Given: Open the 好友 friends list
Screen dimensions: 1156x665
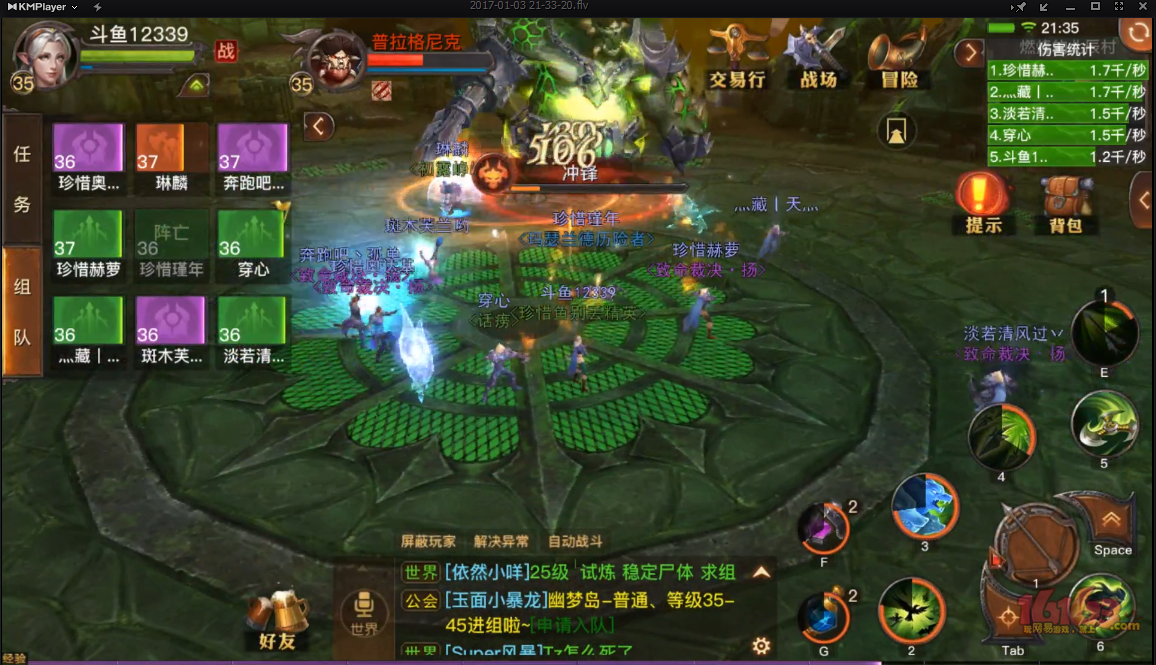Looking at the screenshot, I should coord(276,620).
